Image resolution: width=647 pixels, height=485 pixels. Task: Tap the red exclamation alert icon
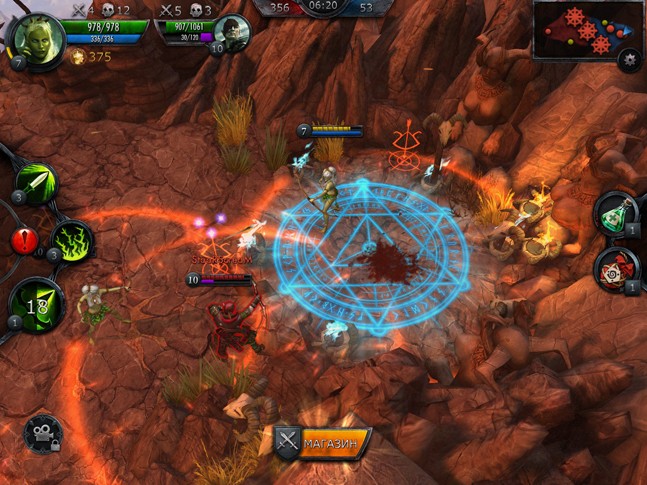(24, 240)
